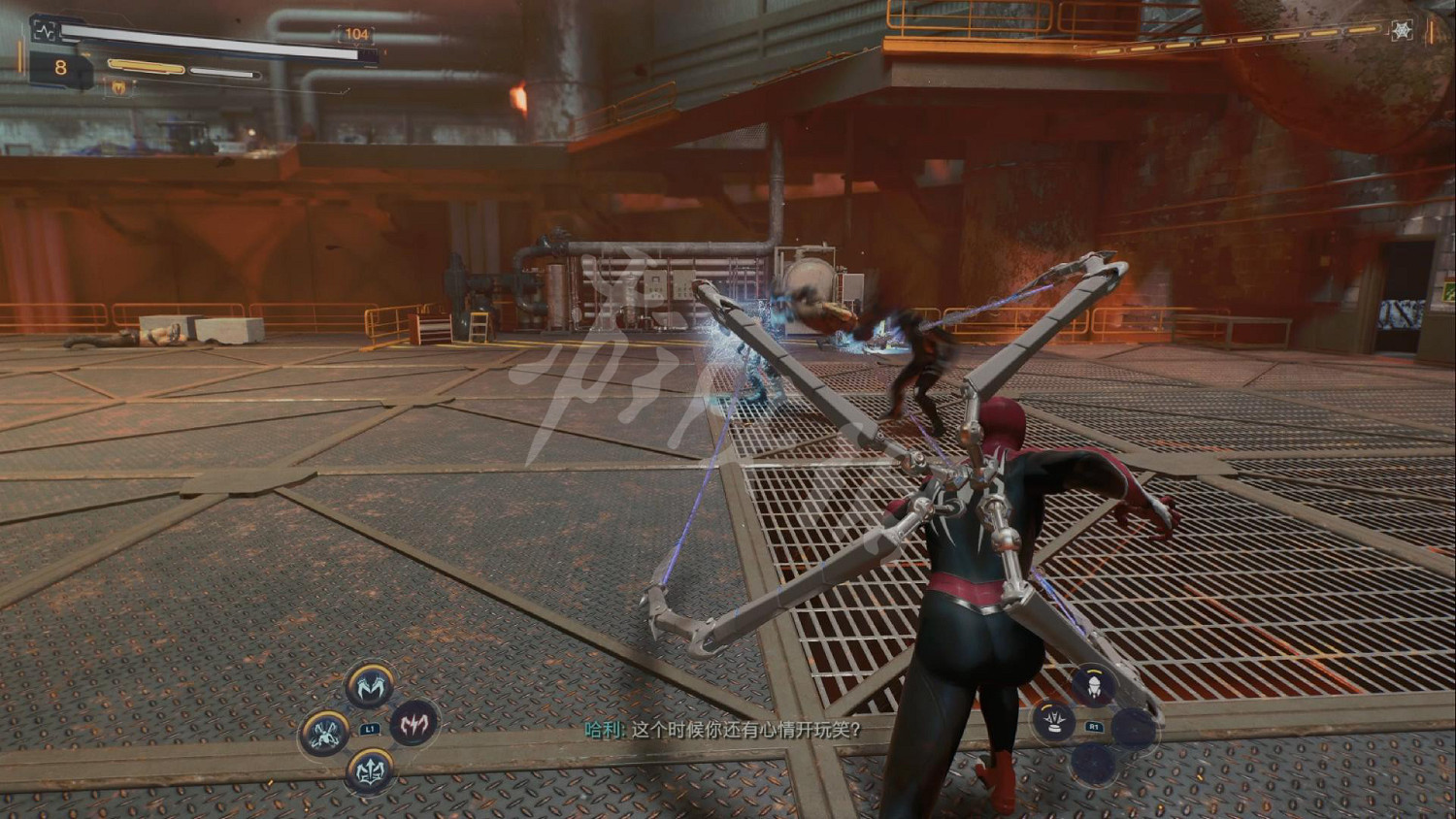This screenshot has height=819, width=1456.
Task: Select the upward-arrow spider-arms ability
Action: (x=370, y=771)
